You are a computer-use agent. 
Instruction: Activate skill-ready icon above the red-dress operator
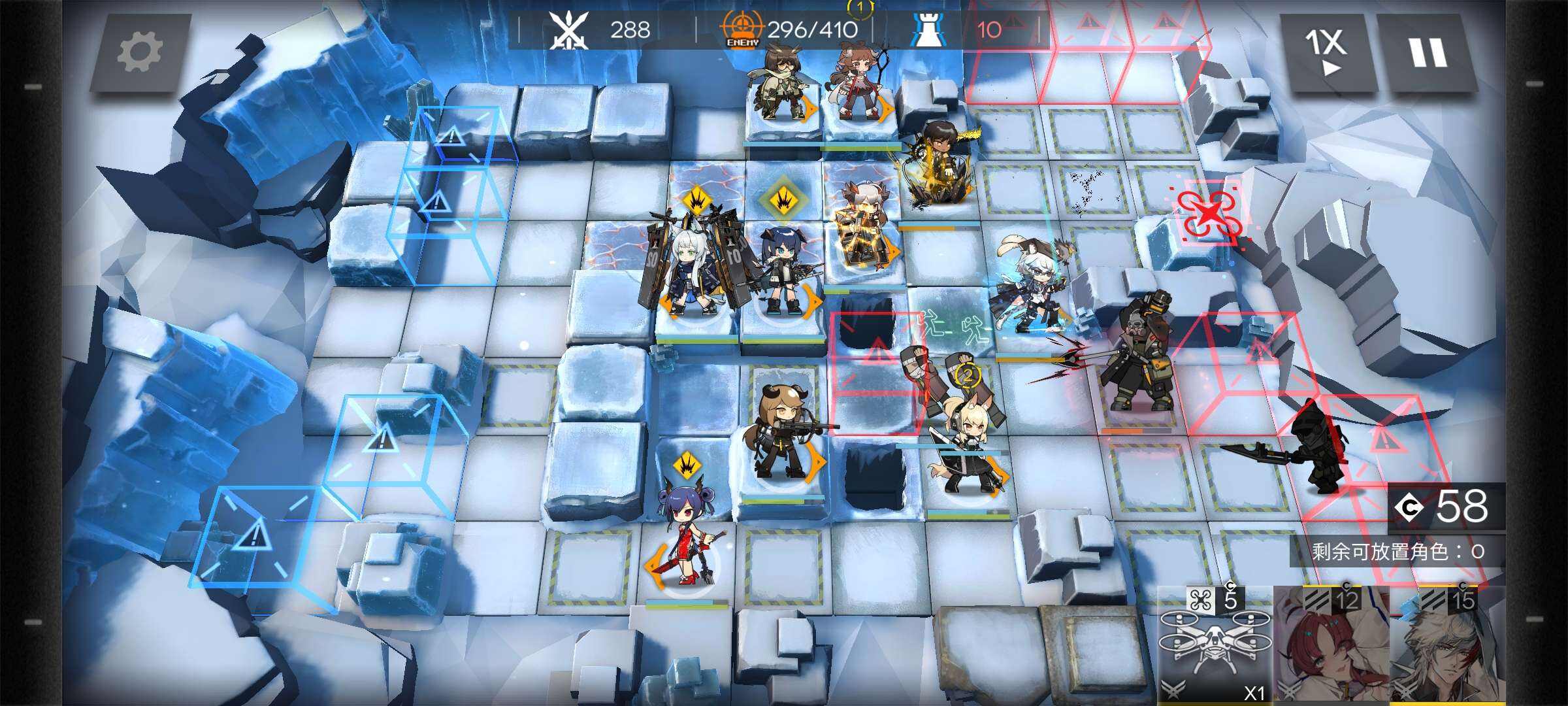point(687,465)
